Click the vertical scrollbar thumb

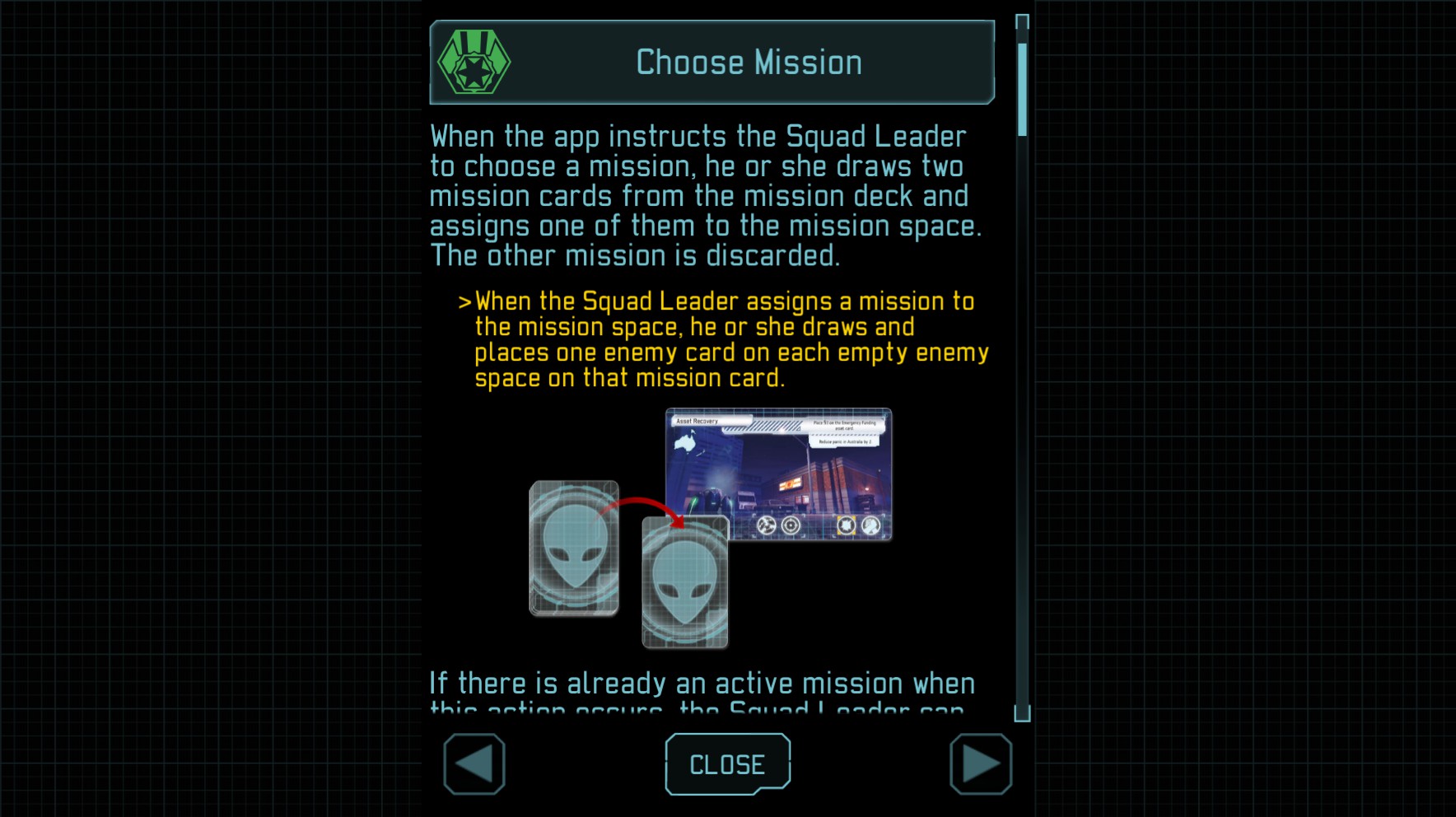[1022, 89]
